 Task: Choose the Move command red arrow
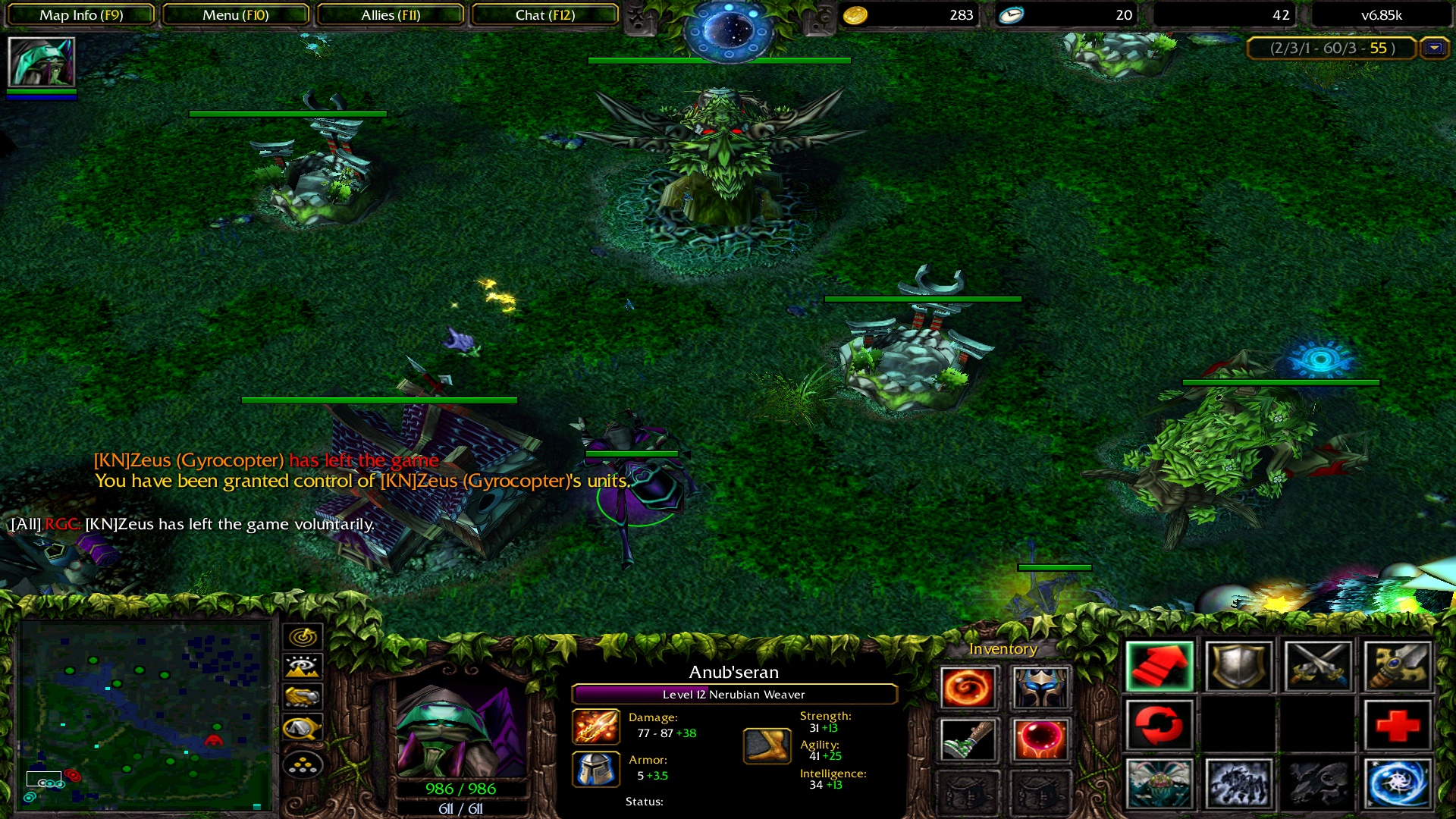click(x=1159, y=667)
